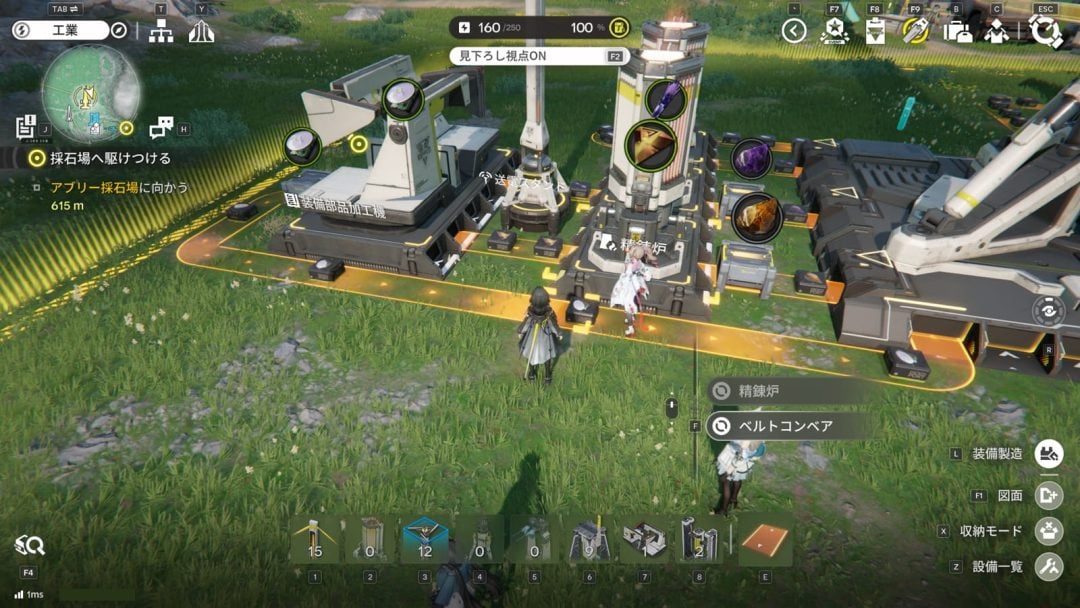Viewport: 1080px width, 608px height.
Task: Open the circular minimap
Action: click(x=90, y=93)
